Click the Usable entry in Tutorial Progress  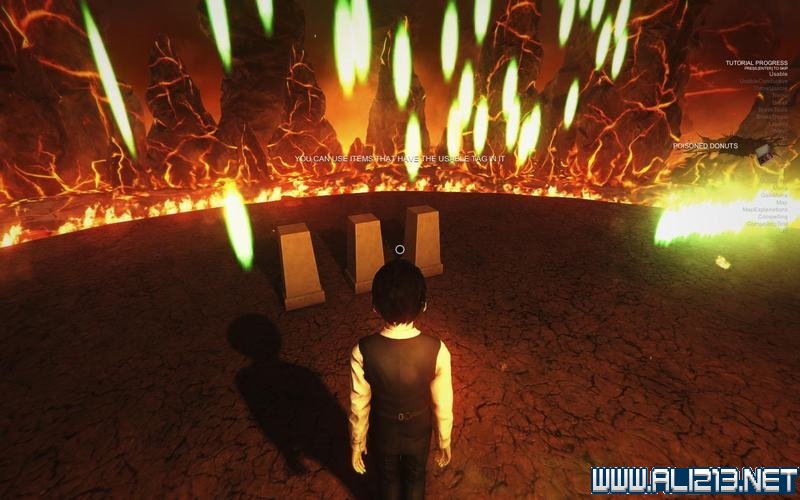[x=778, y=74]
